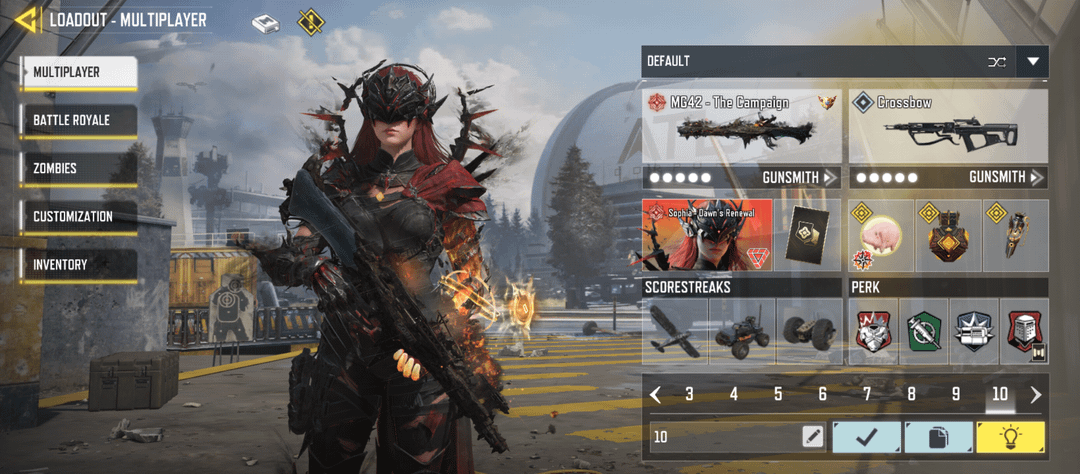1080x474 pixels.
Task: Open the Zombies loadout tab
Action: tap(78, 168)
